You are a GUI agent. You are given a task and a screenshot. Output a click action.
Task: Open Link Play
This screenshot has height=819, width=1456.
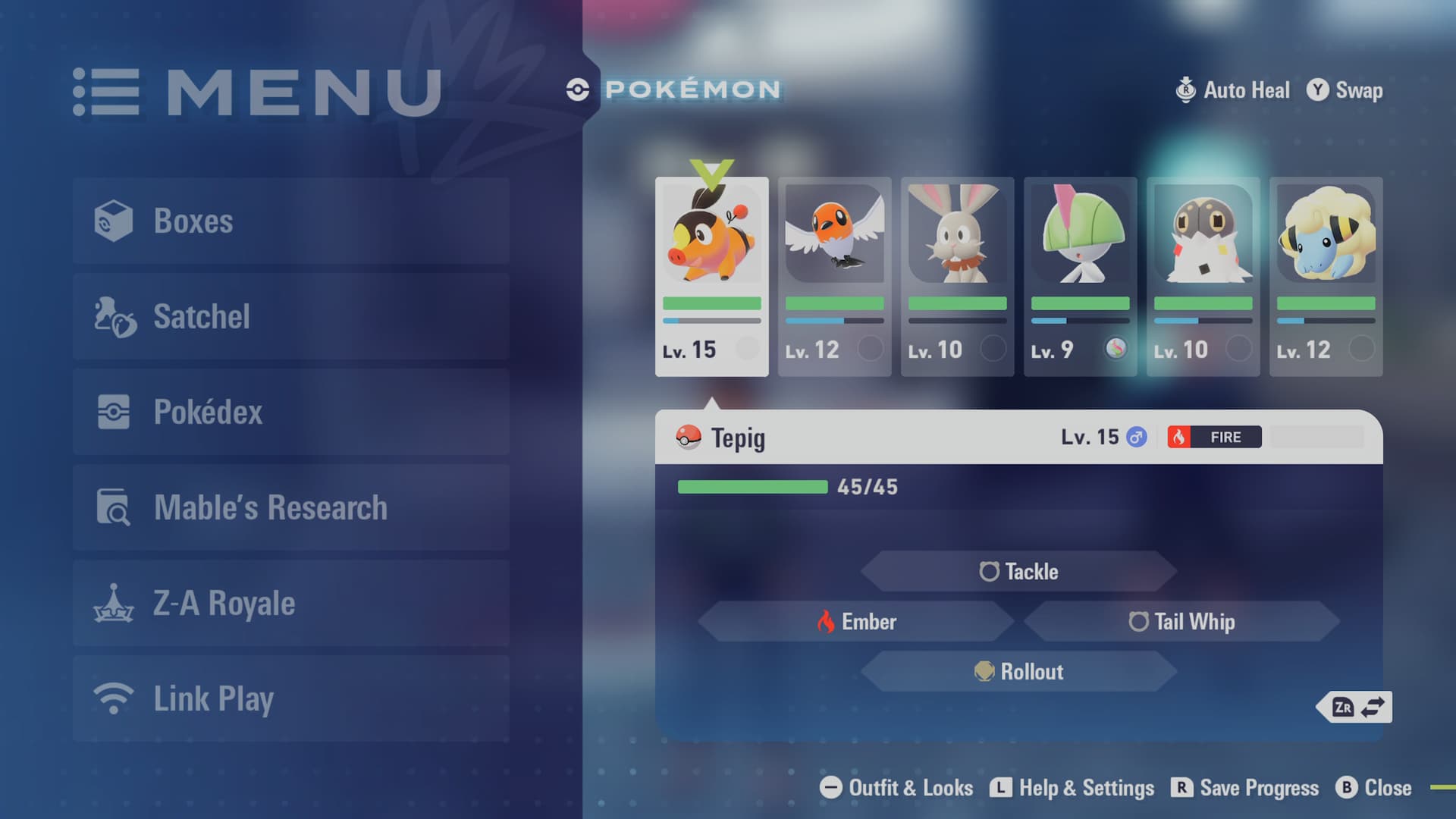click(x=291, y=698)
